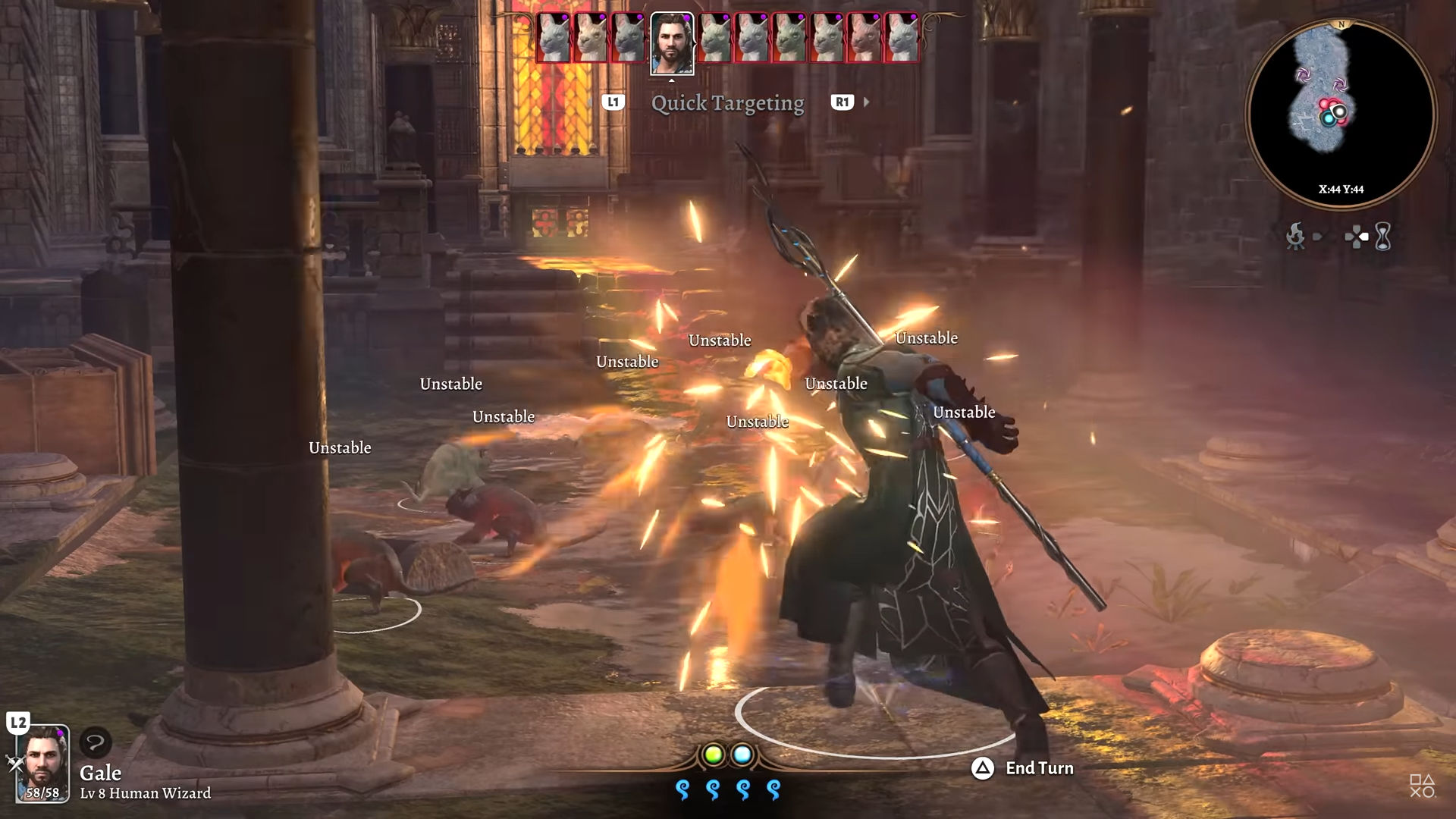Open the circular minimap
This screenshot has width=1456, height=819.
(1340, 114)
